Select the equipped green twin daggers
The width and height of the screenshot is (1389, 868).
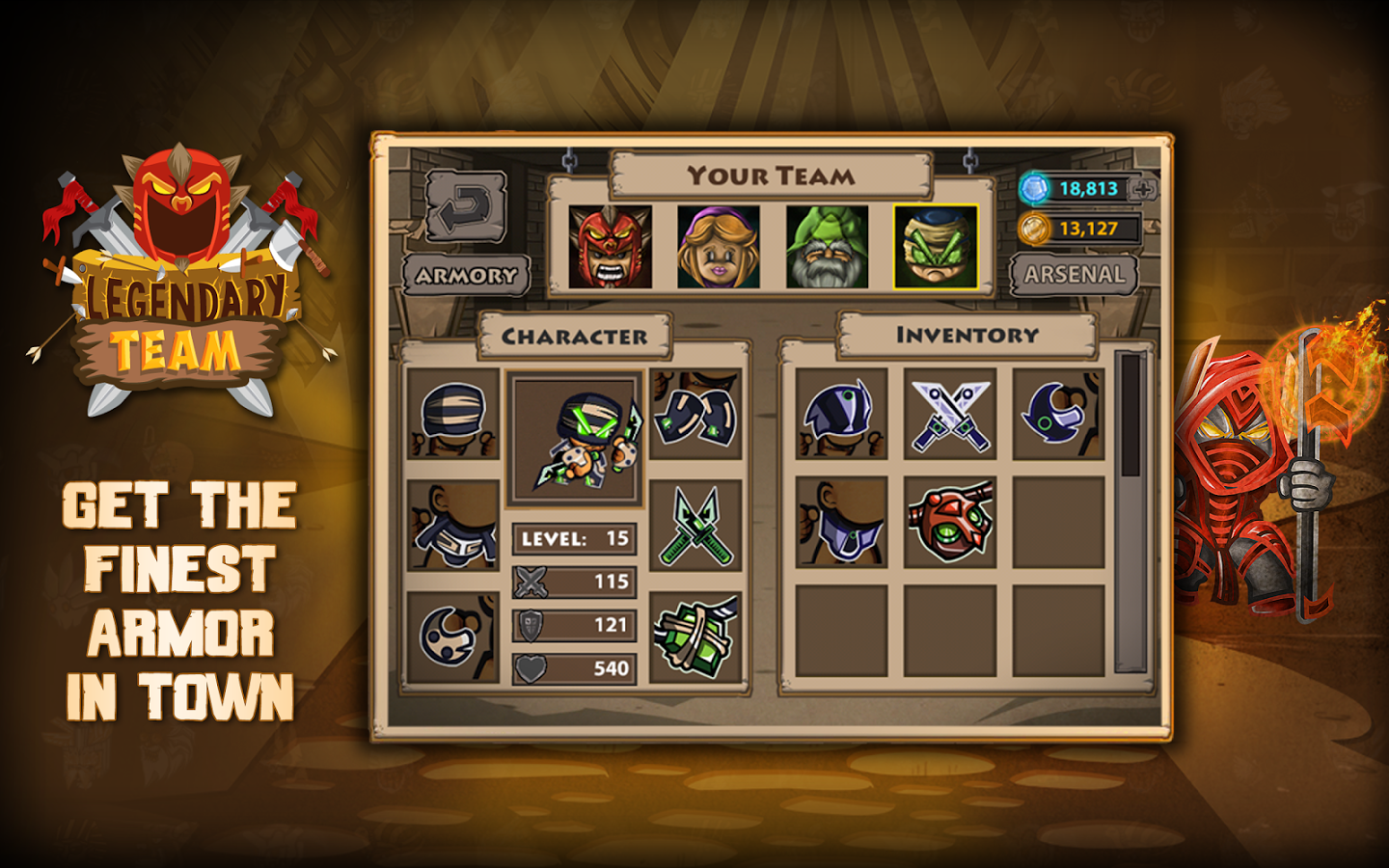(x=695, y=527)
